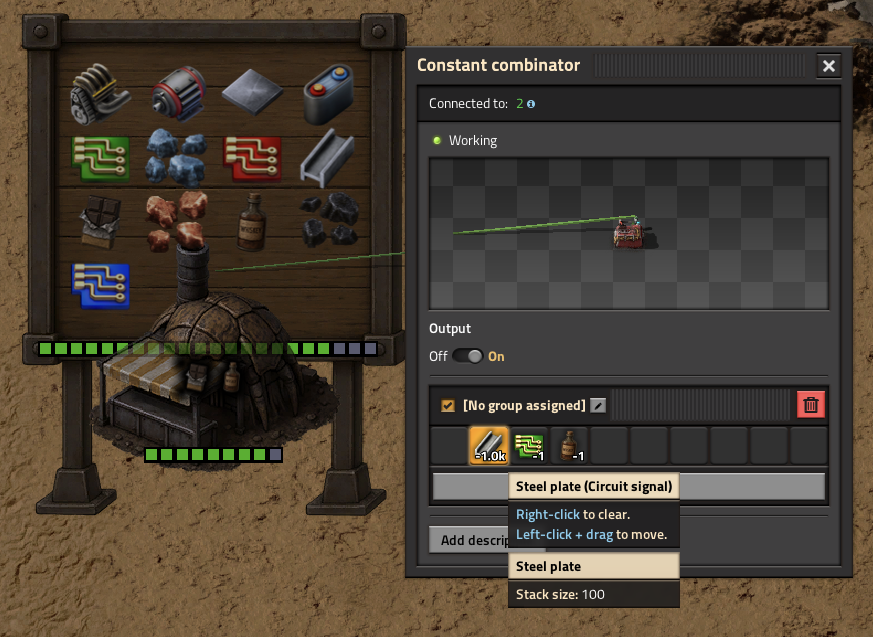The width and height of the screenshot is (873, 637).
Task: Delete the signal section with the red trash button
Action: pyautogui.click(x=811, y=405)
